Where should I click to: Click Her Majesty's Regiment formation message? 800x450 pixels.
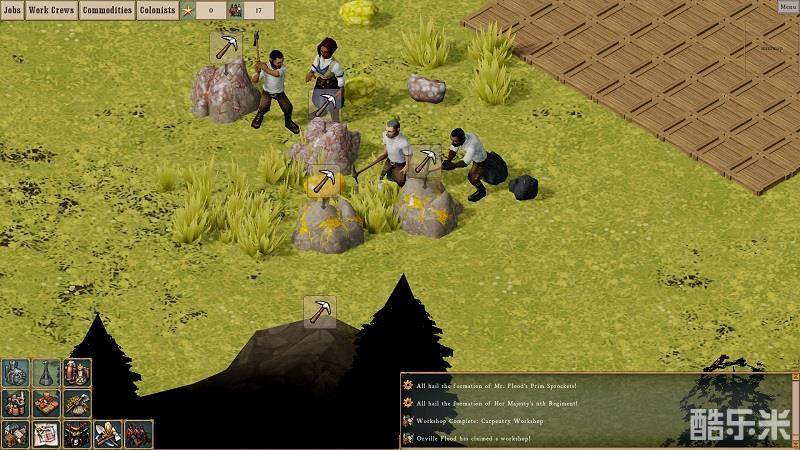(497, 403)
